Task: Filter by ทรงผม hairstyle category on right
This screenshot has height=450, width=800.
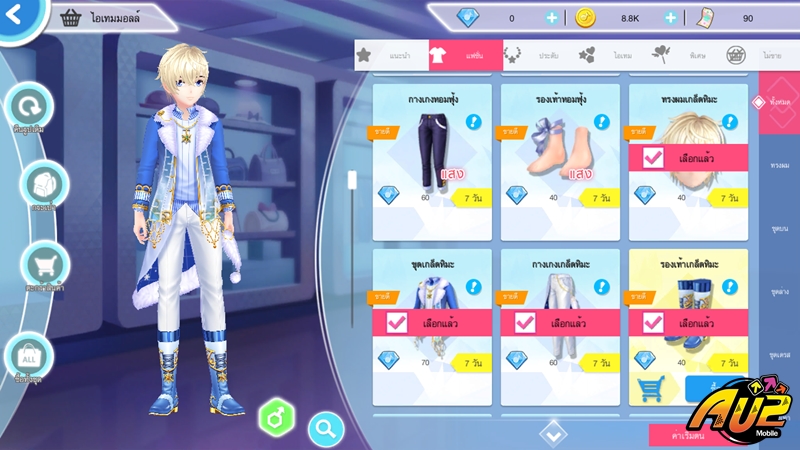Action: (x=777, y=164)
